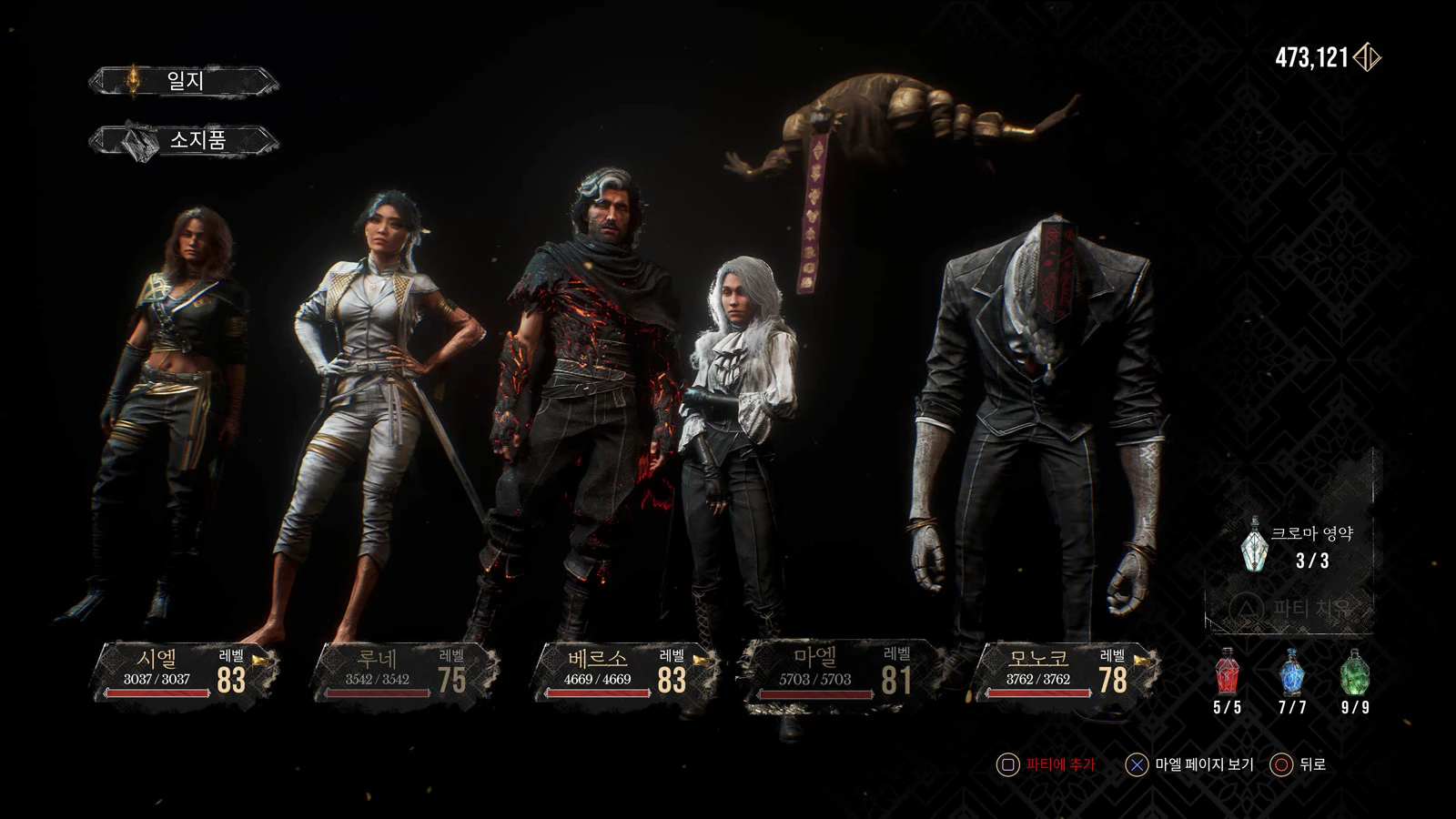1456x819 pixels.
Task: Click 파티에 추가 to add to party
Action: pos(1046,765)
